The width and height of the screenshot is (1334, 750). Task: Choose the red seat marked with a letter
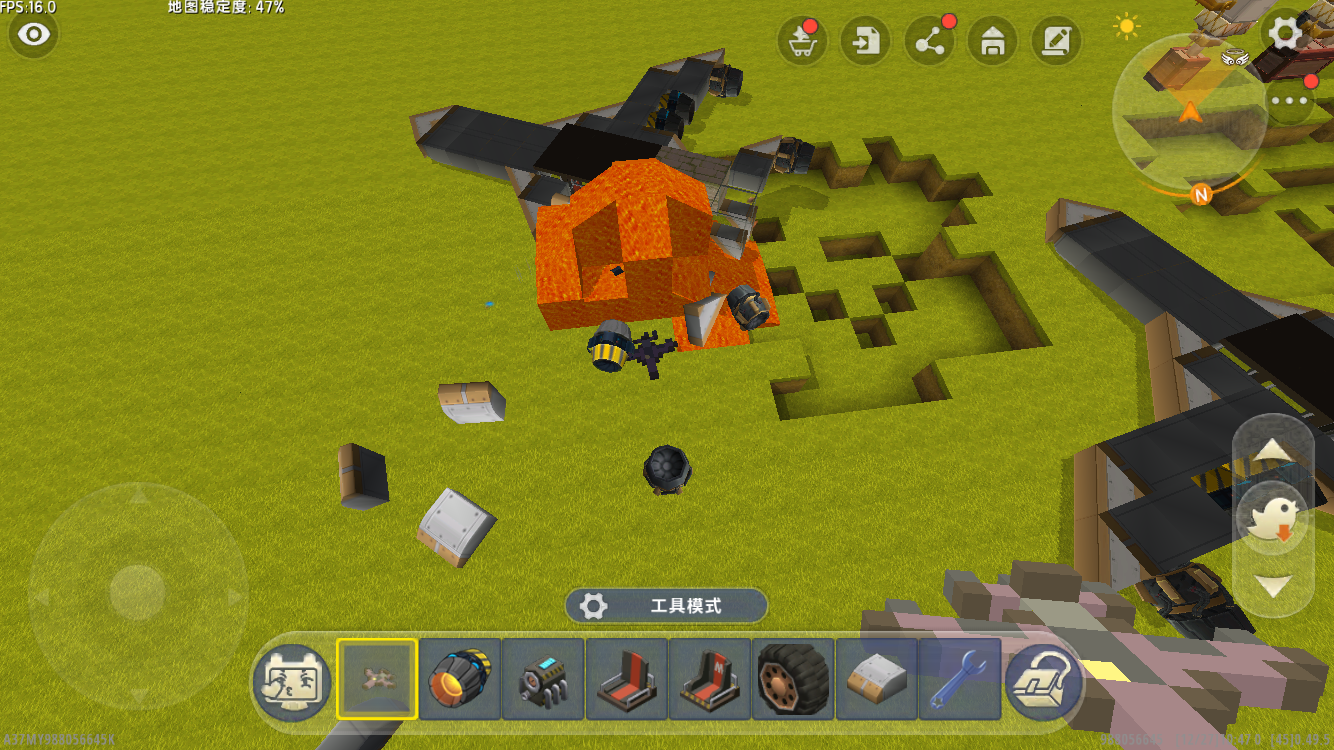pyautogui.click(x=710, y=680)
